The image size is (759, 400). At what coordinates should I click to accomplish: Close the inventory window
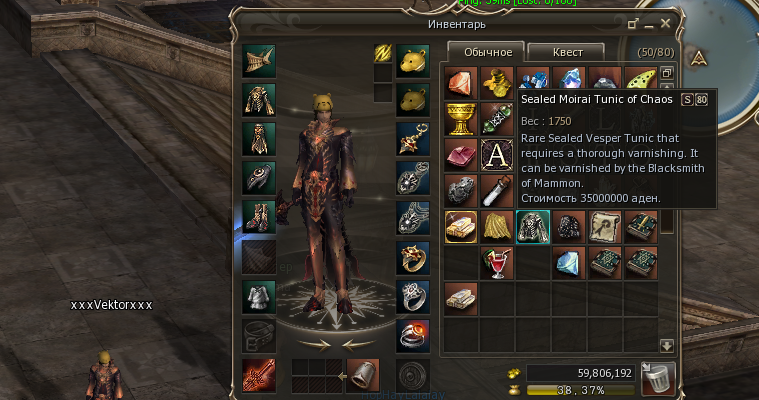click(666, 22)
